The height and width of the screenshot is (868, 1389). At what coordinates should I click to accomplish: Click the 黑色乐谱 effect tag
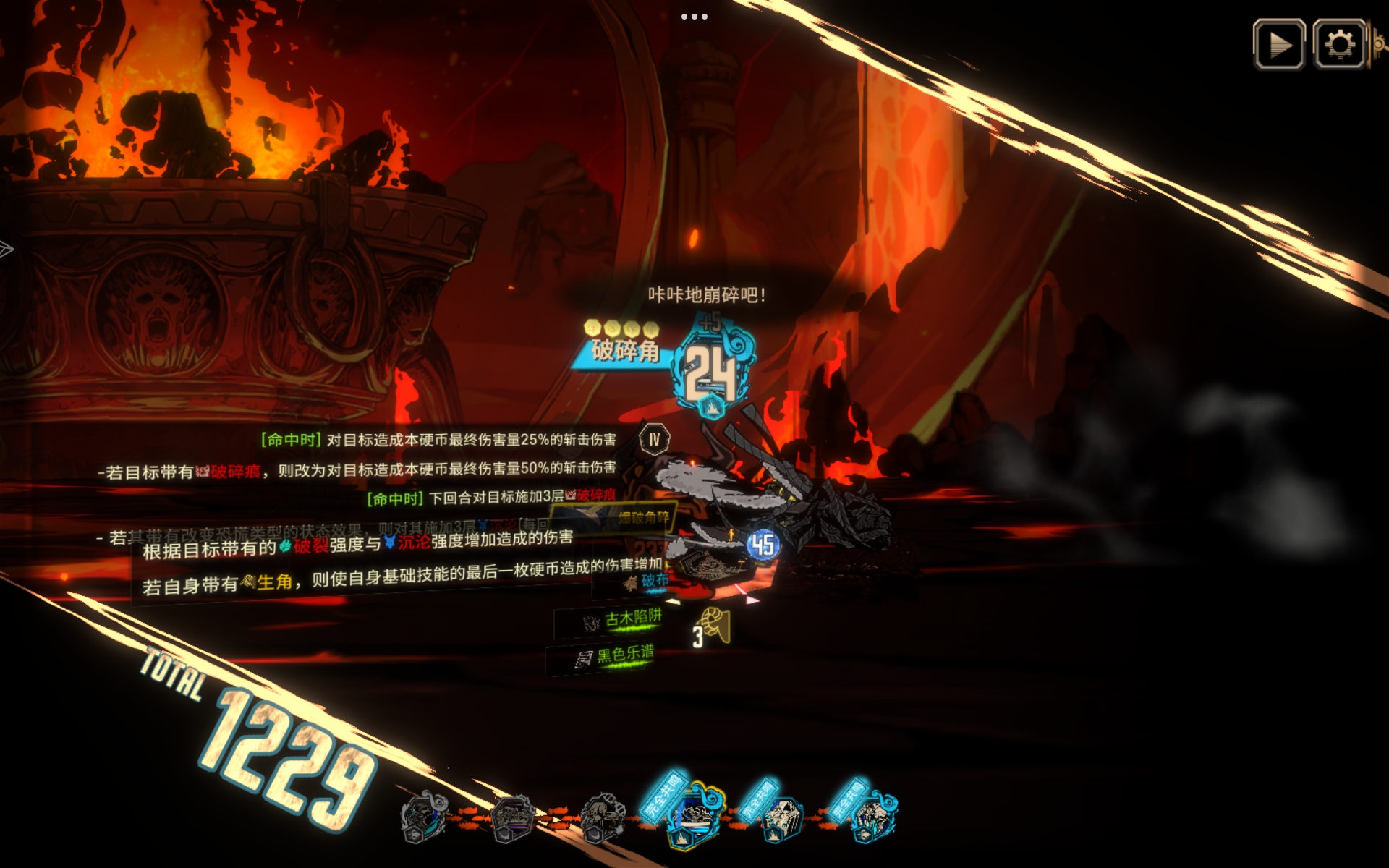click(616, 656)
